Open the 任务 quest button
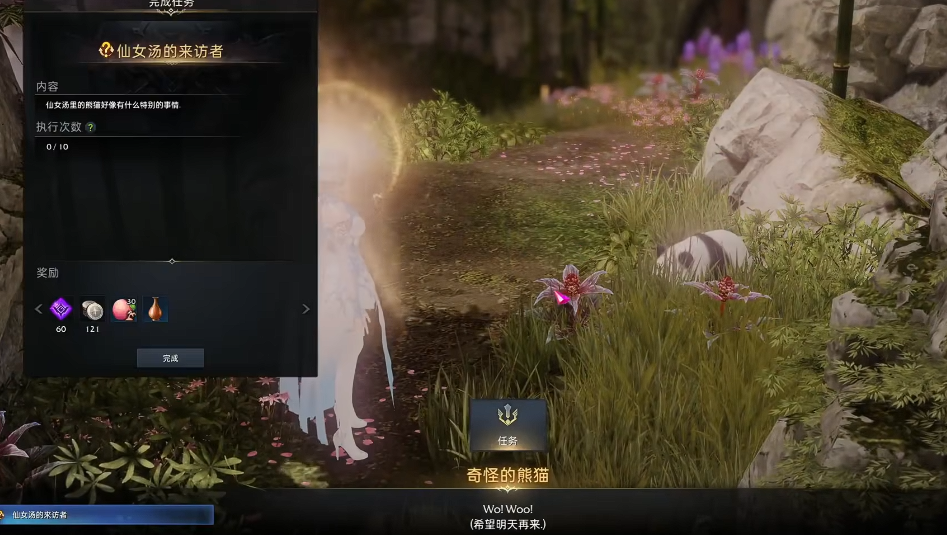The width and height of the screenshot is (947, 535). click(x=508, y=425)
